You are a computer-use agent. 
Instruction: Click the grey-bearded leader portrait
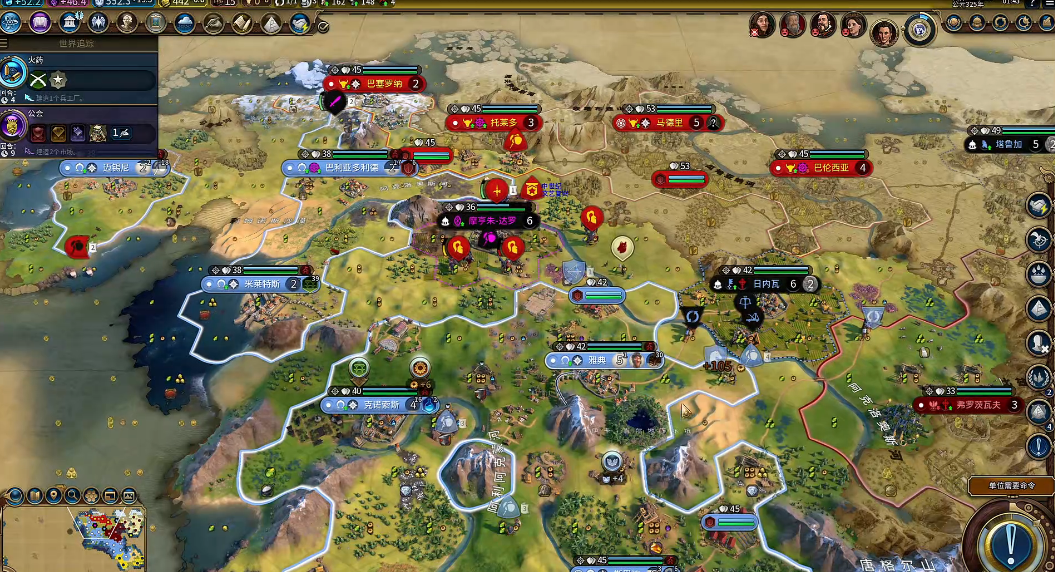[x=793, y=24]
